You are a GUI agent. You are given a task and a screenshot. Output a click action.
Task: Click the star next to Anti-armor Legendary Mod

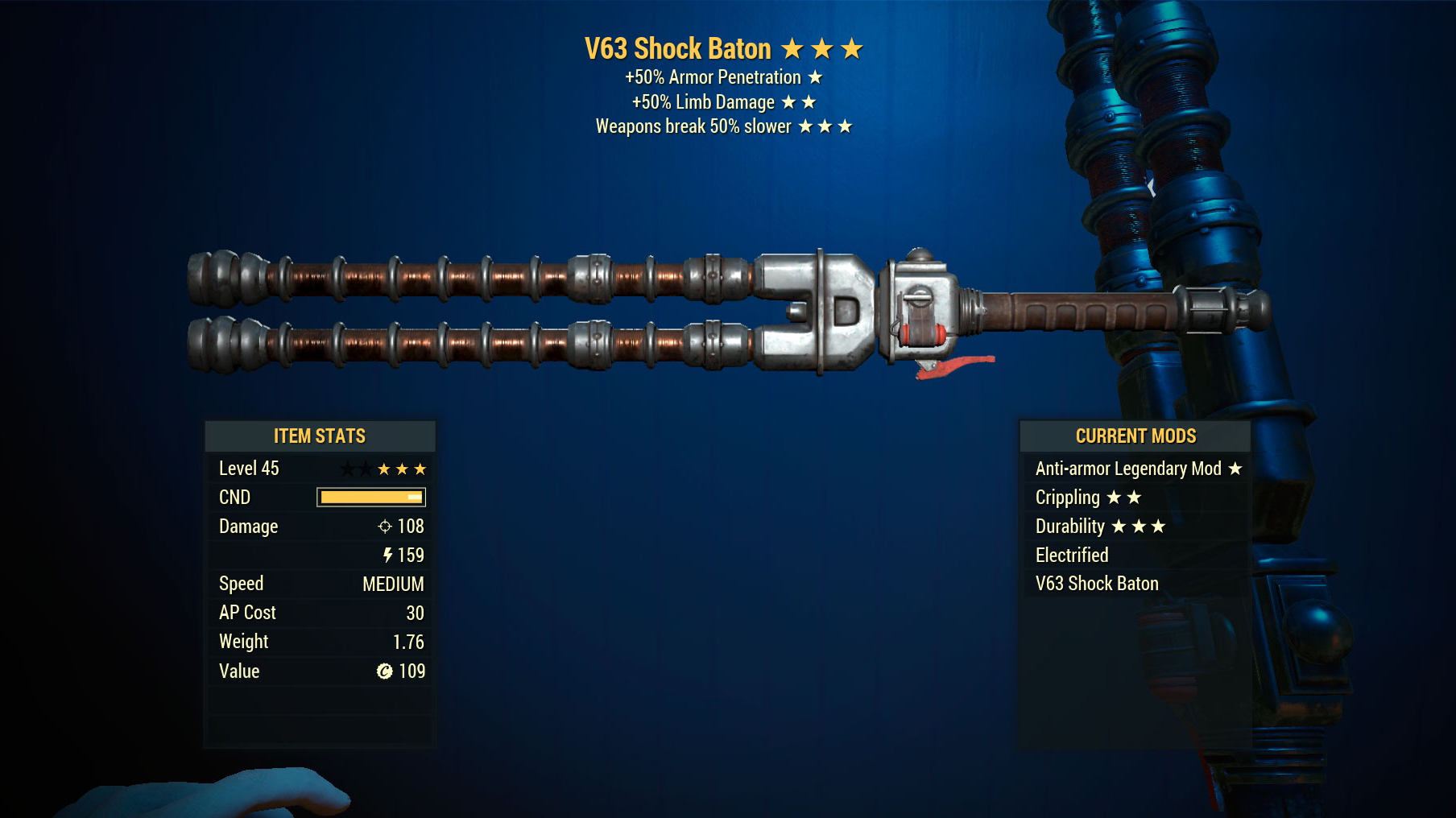tap(1234, 469)
